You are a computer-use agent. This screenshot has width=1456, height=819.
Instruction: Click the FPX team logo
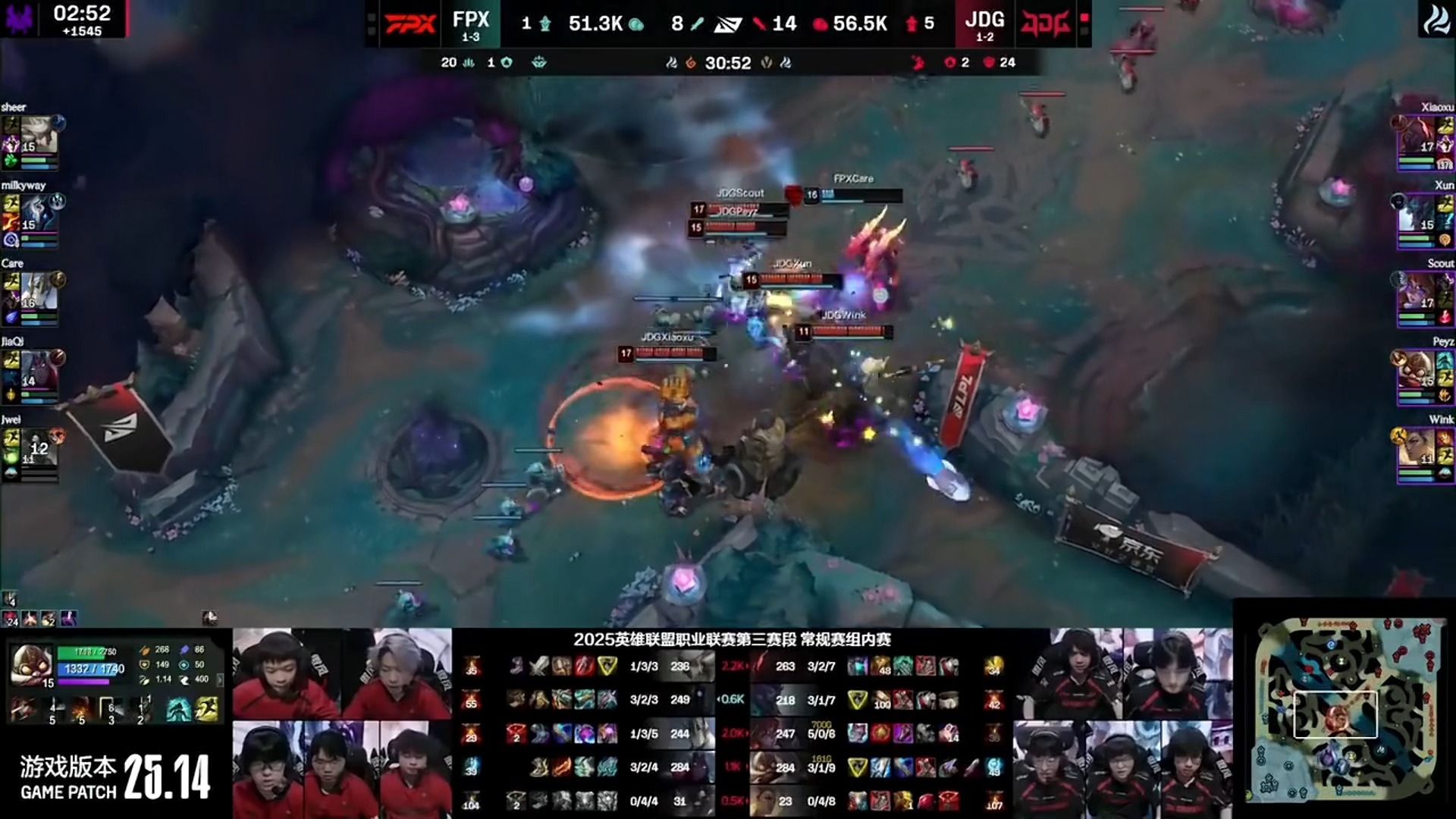(410, 24)
